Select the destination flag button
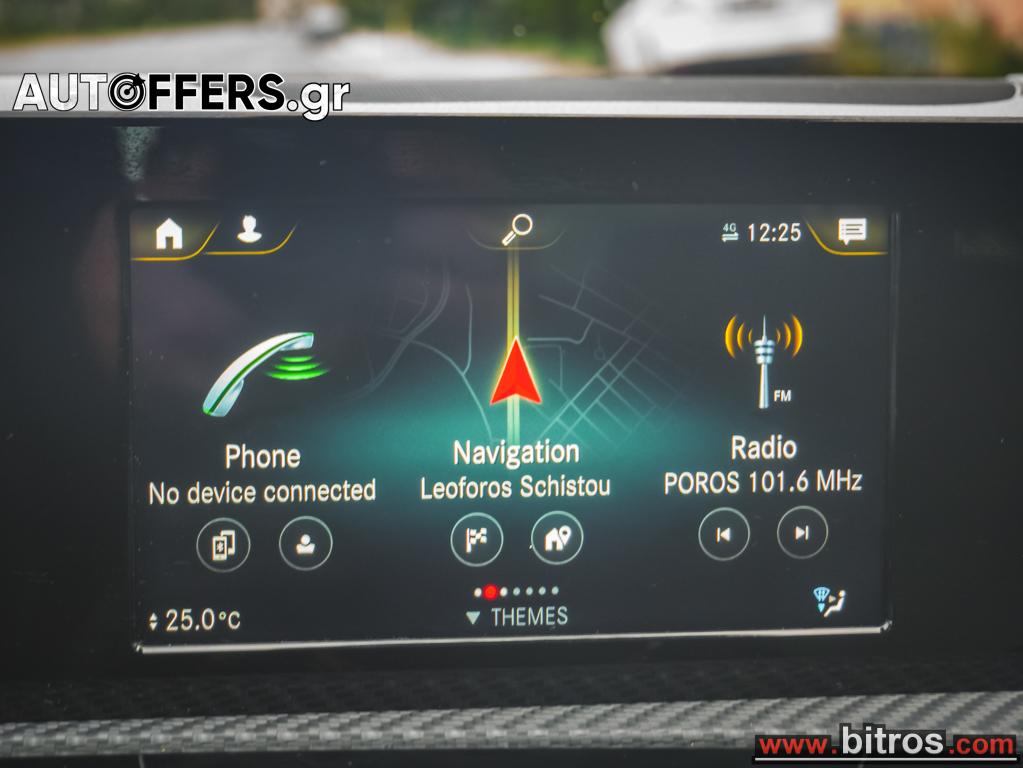Image resolution: width=1023 pixels, height=768 pixels. (x=476, y=539)
